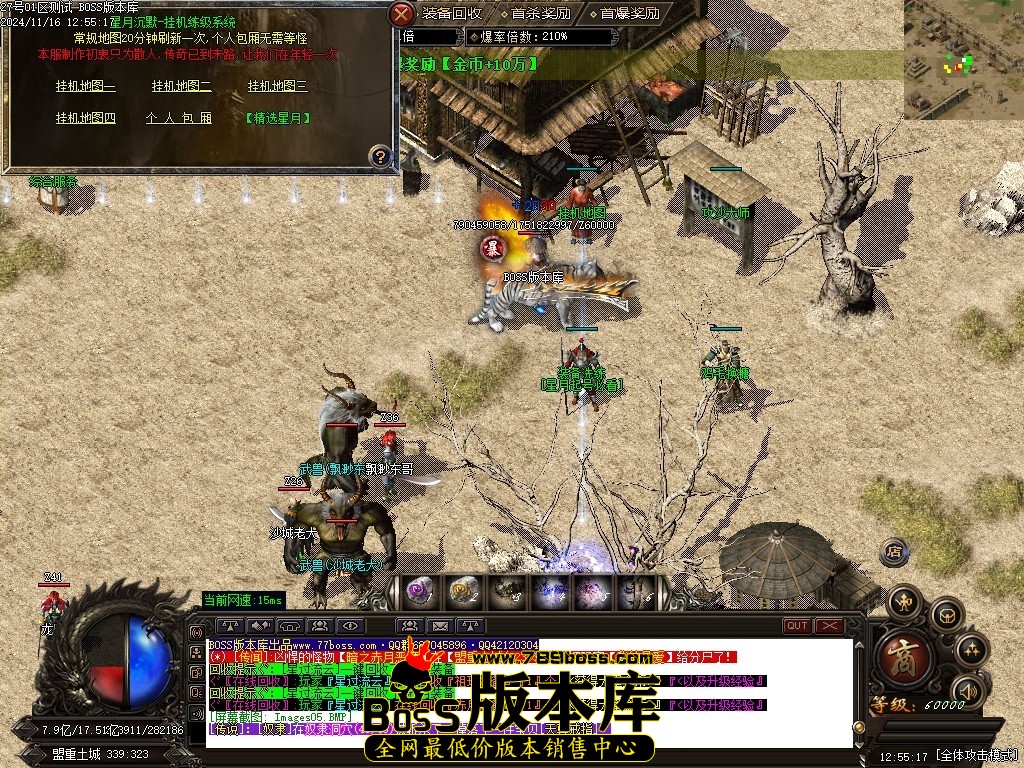Click the large red 商 store button
The height and width of the screenshot is (768, 1024).
(x=905, y=658)
